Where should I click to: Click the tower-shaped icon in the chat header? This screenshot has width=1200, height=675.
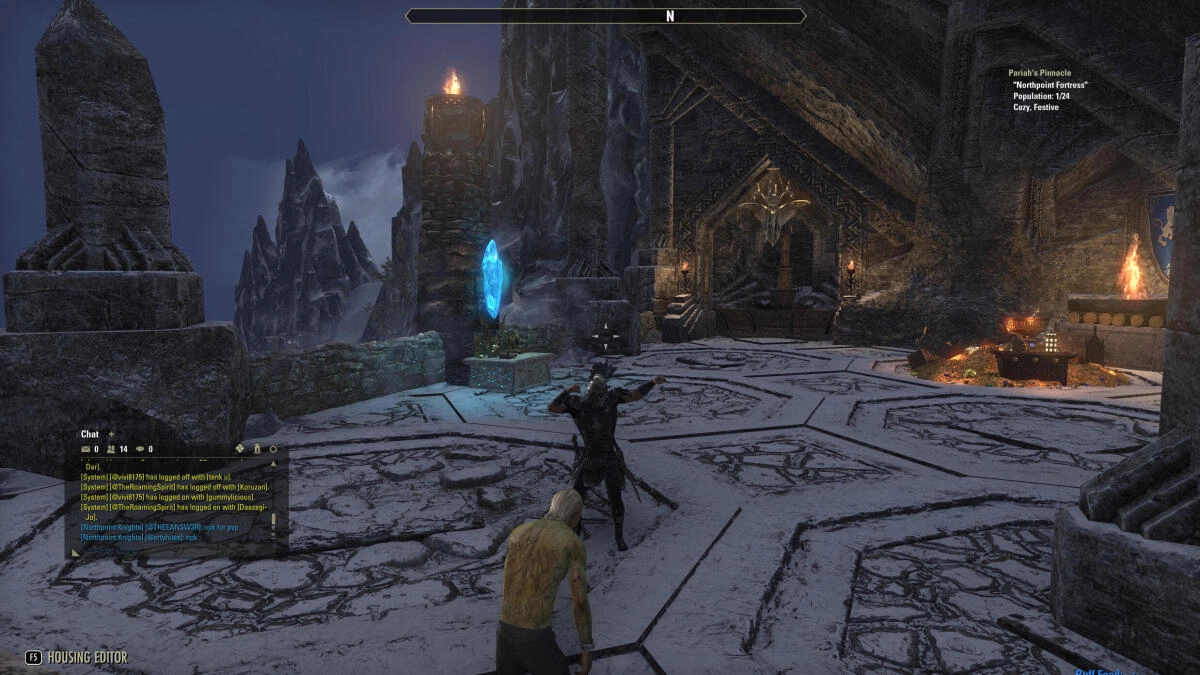click(x=257, y=449)
